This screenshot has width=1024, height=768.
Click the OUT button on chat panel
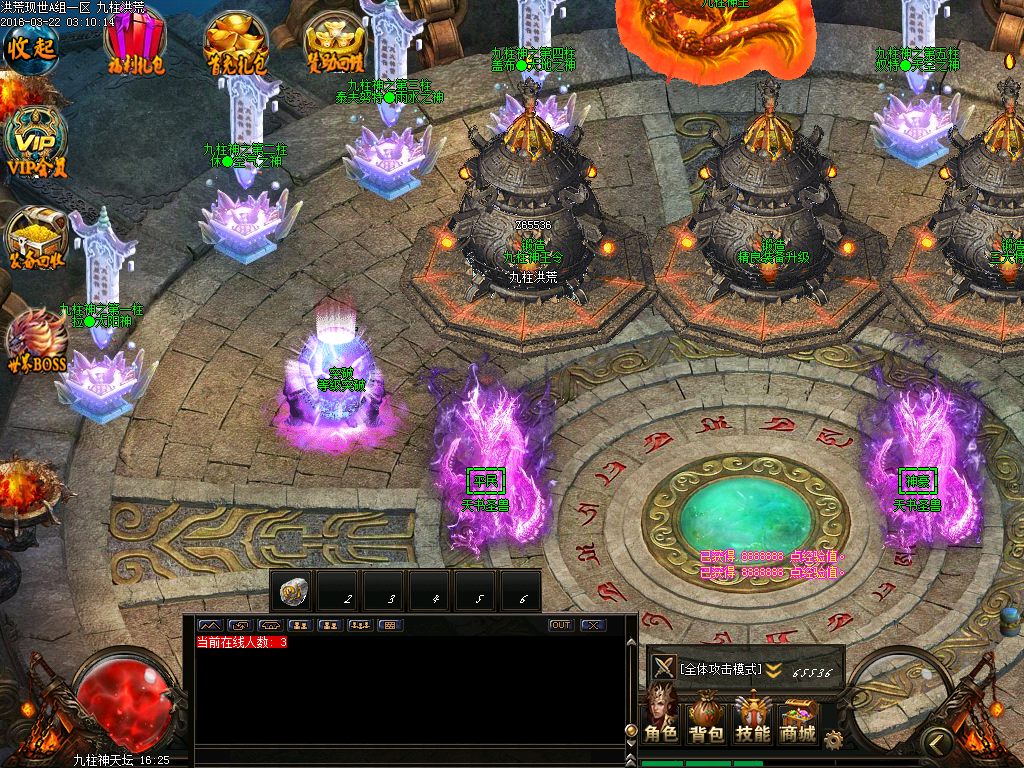(x=561, y=625)
